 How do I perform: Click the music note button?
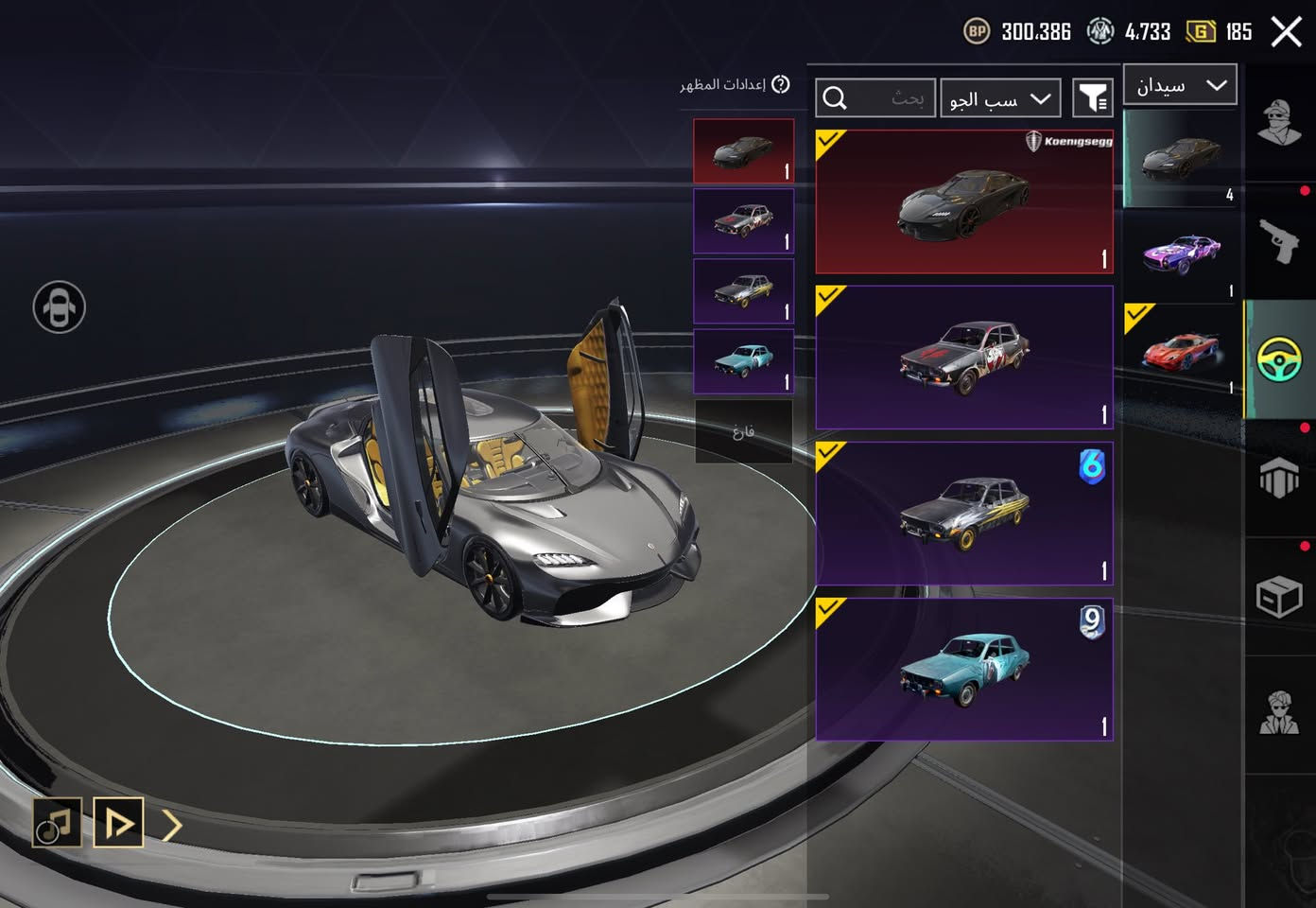(x=57, y=823)
